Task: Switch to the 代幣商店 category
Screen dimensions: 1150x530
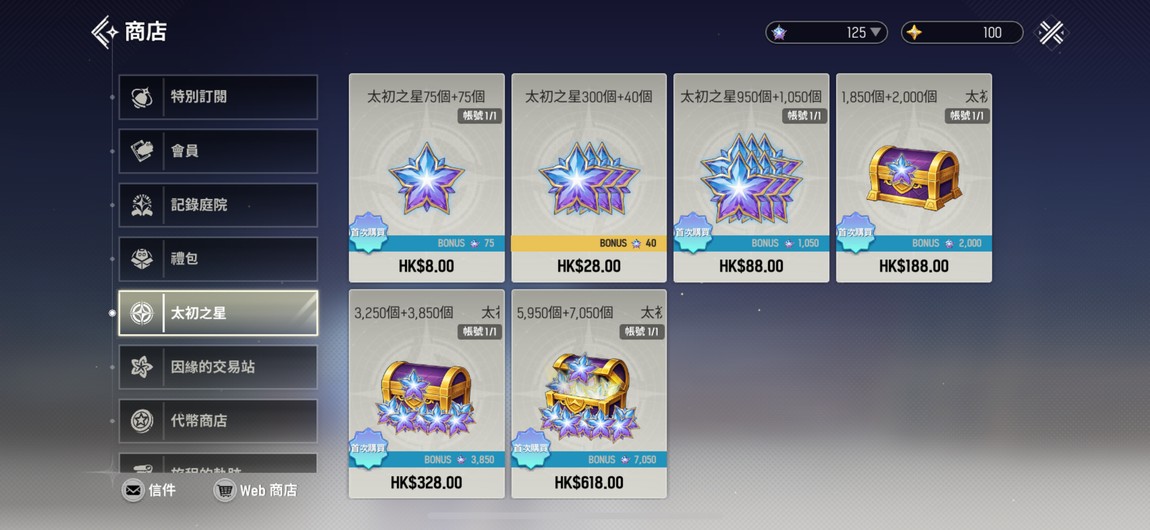Action: (x=218, y=421)
